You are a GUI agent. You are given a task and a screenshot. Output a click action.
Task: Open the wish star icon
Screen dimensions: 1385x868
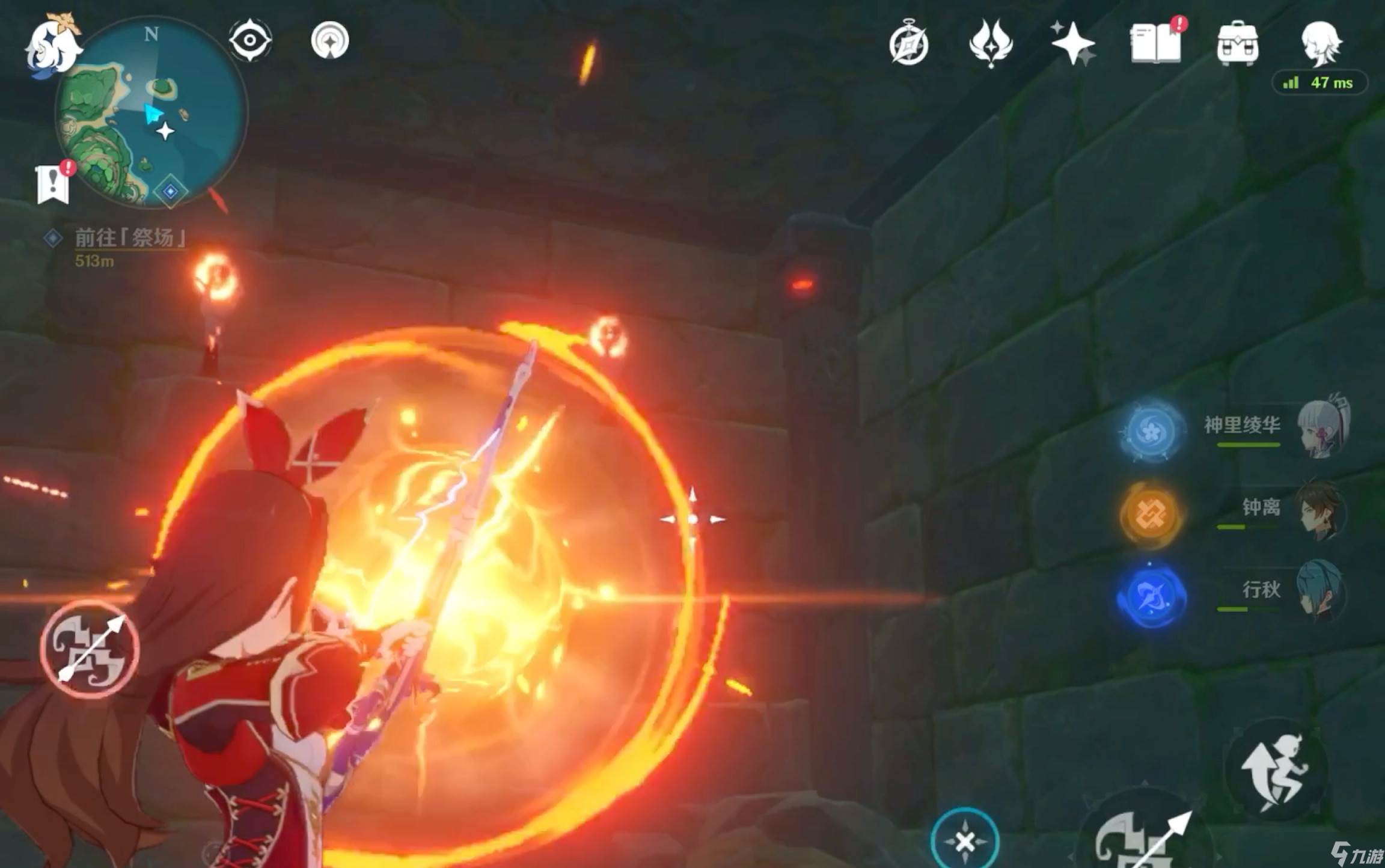[1073, 43]
